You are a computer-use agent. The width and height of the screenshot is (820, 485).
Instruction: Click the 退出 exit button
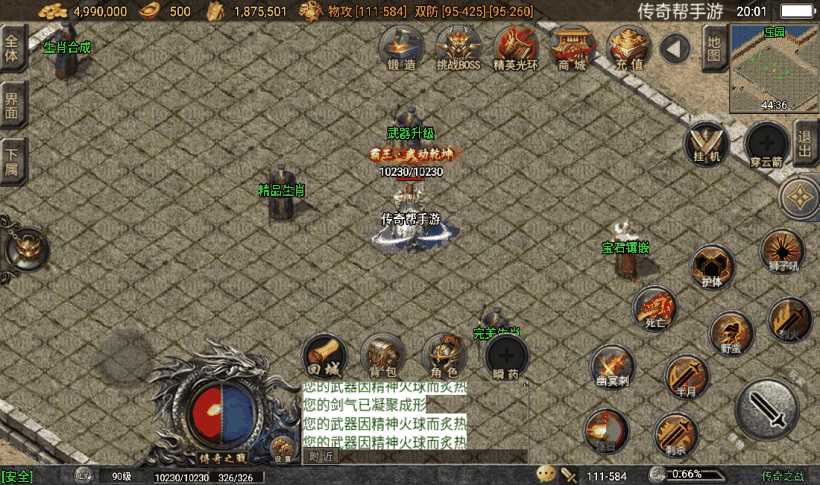[x=806, y=141]
